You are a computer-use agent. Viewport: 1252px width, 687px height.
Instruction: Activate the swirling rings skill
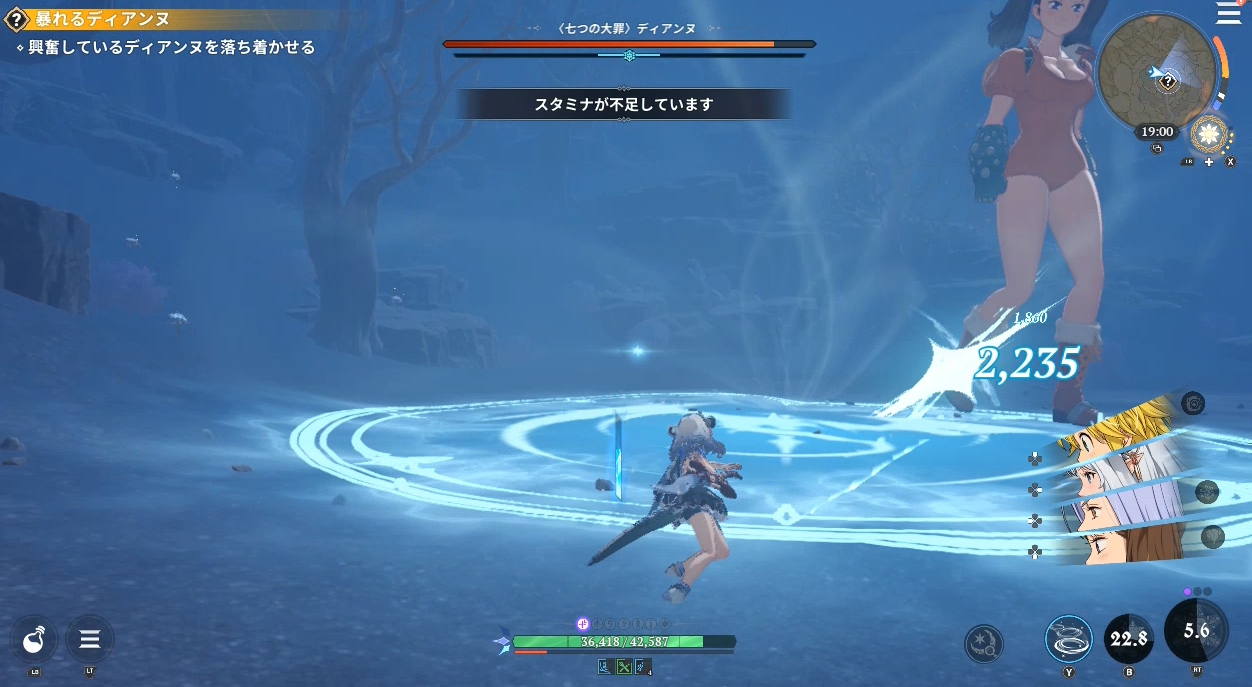click(x=1068, y=639)
